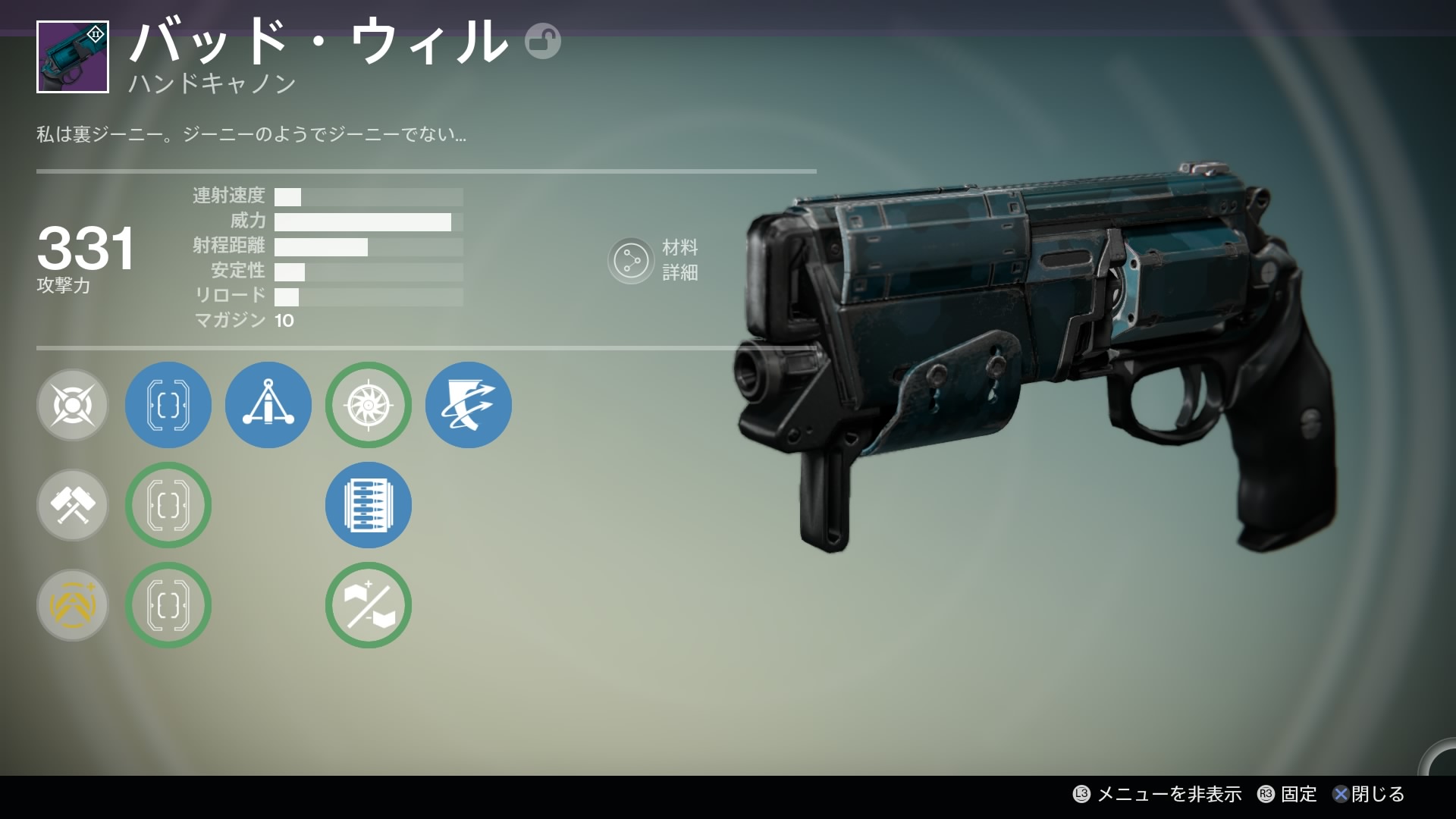Select the kinetic damage crosshair node
The height and width of the screenshot is (819, 1456).
73,405
